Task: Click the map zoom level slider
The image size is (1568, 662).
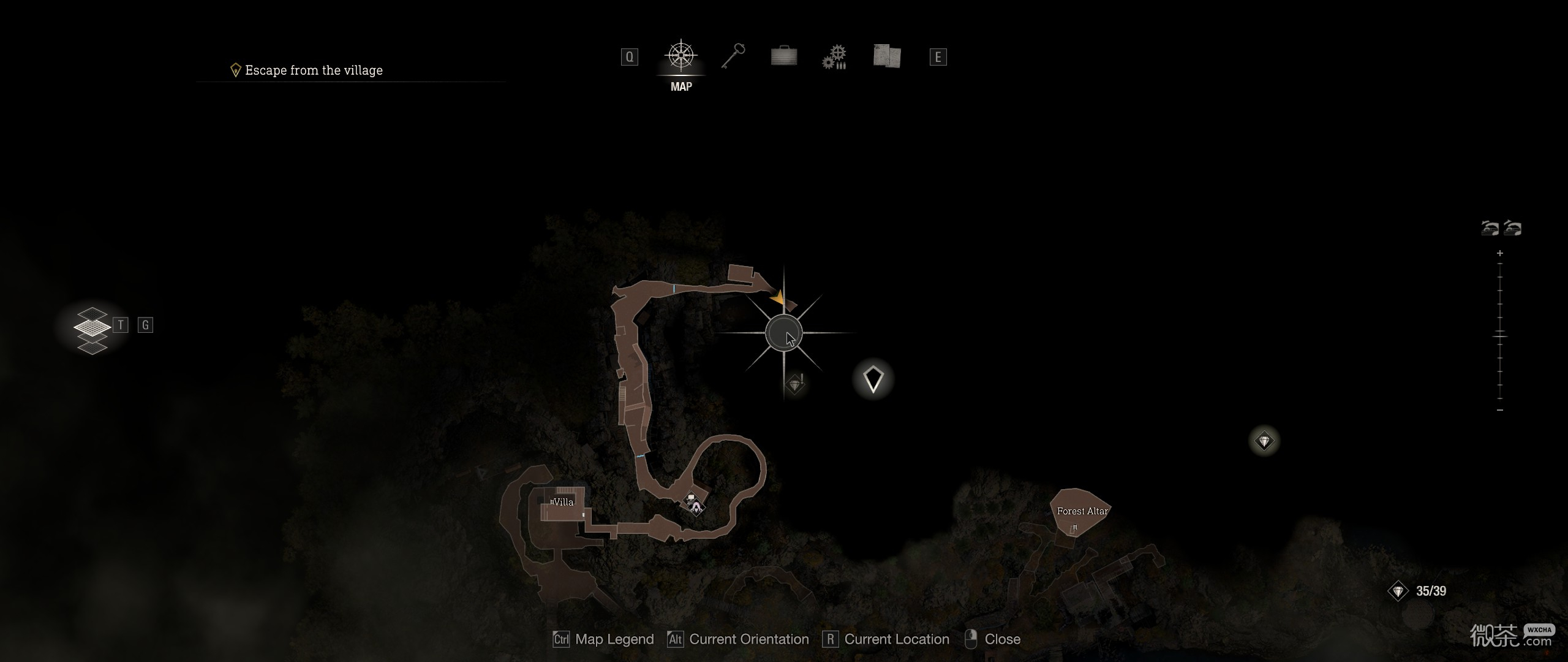Action: point(1499,336)
